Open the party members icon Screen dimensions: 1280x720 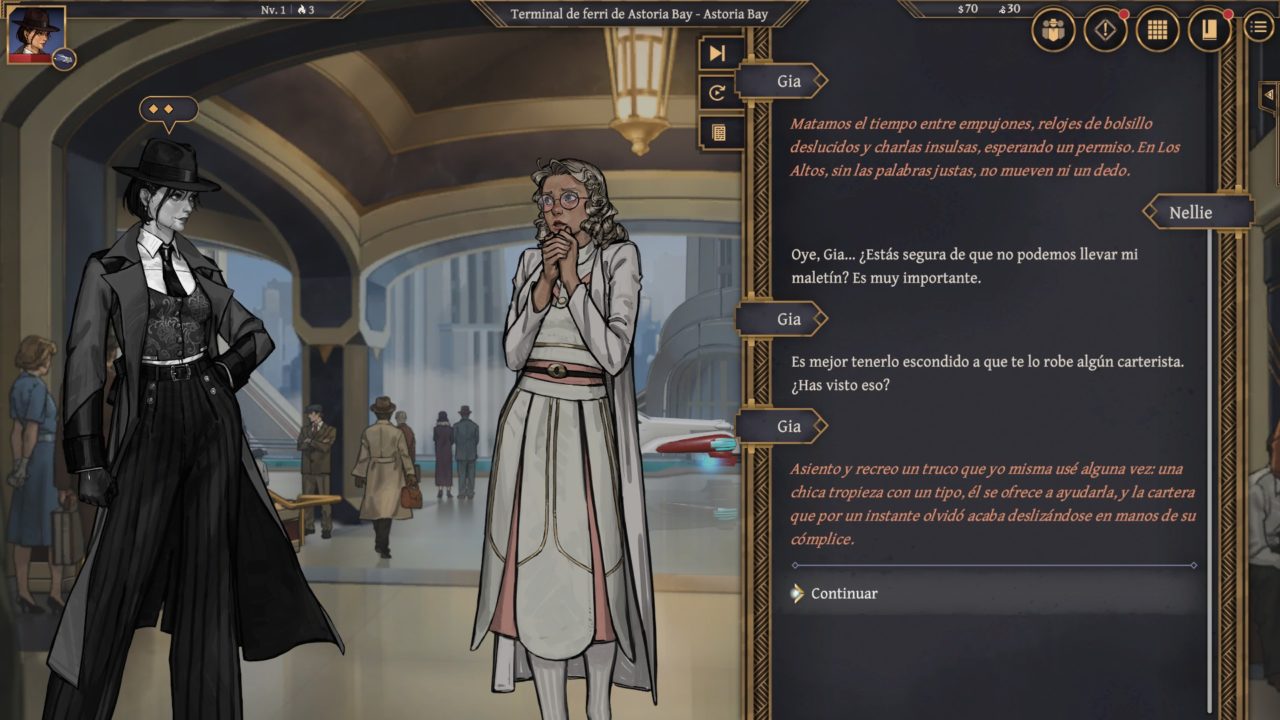click(x=1051, y=30)
